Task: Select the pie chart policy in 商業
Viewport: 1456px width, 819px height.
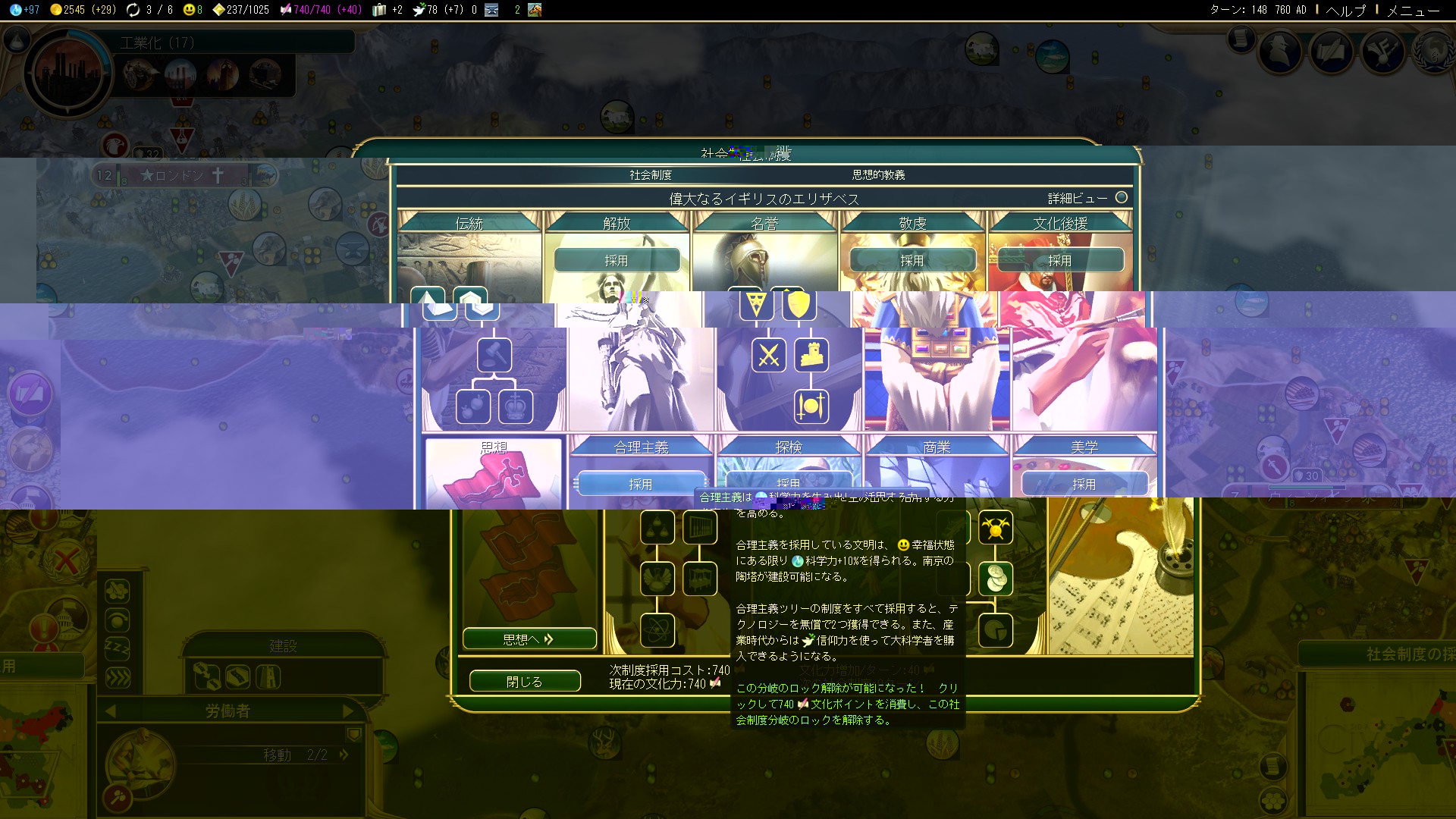Action: coord(996,630)
